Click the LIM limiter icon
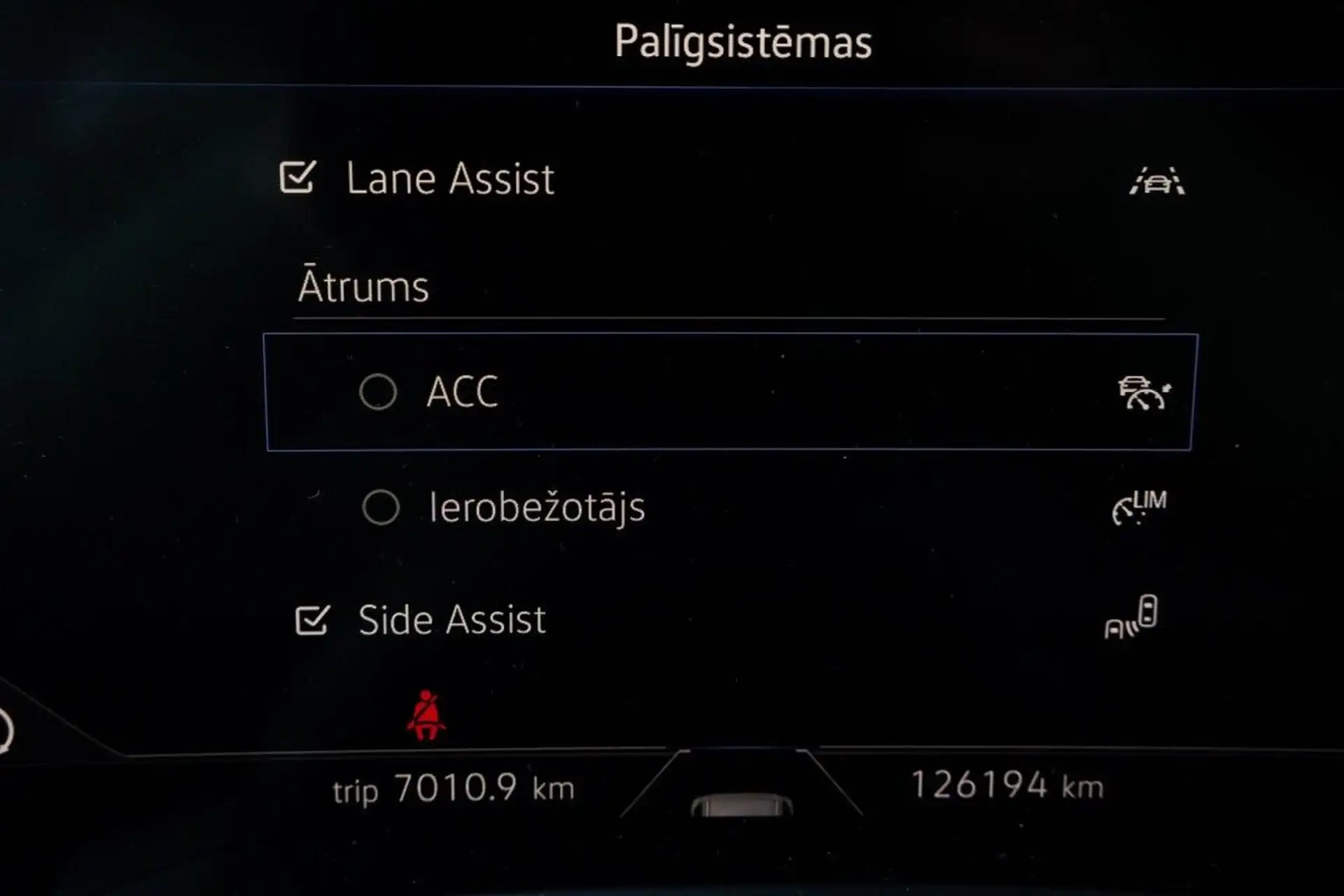The height and width of the screenshot is (896, 1344). (x=1139, y=507)
